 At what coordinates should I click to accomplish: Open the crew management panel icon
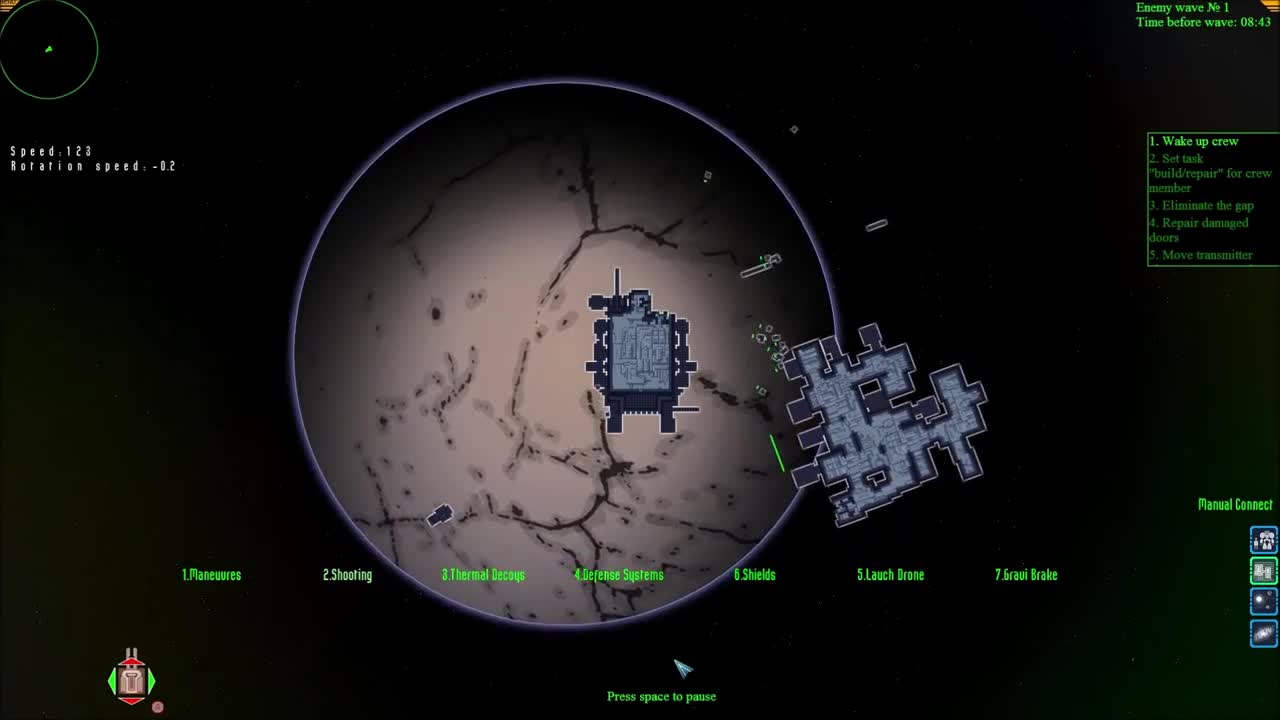point(1263,539)
